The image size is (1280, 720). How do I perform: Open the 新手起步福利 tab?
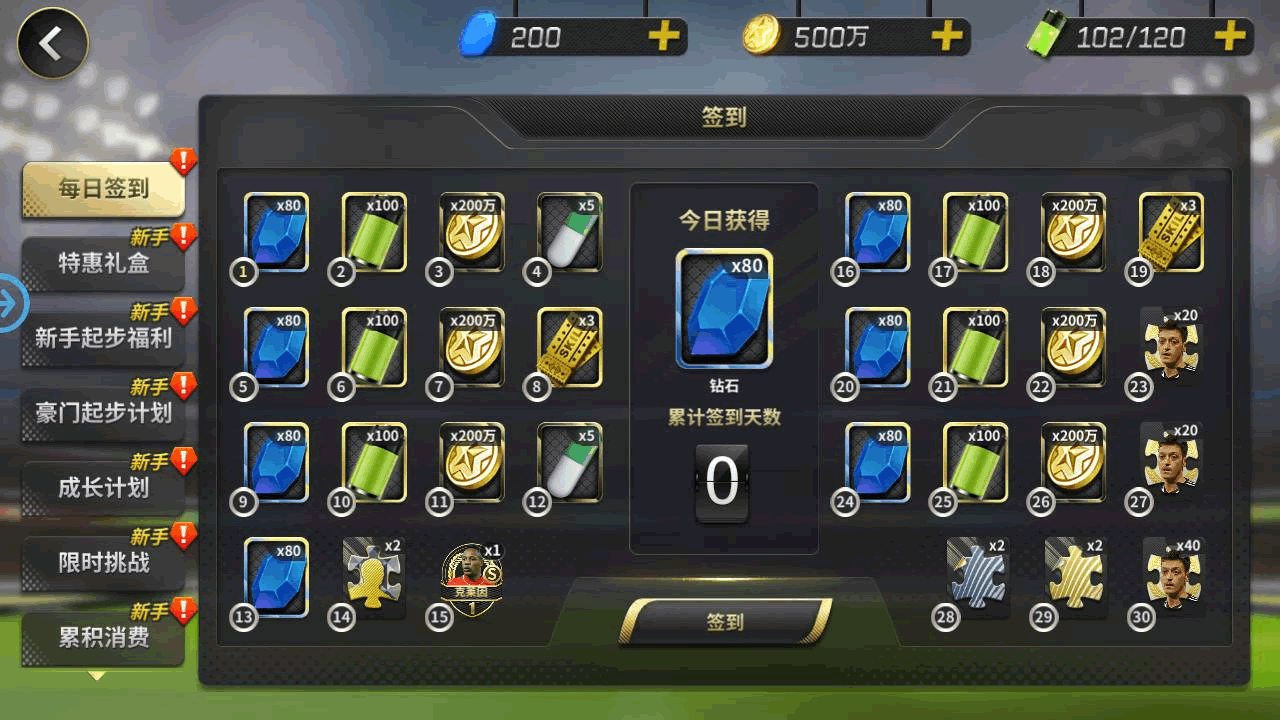click(104, 338)
